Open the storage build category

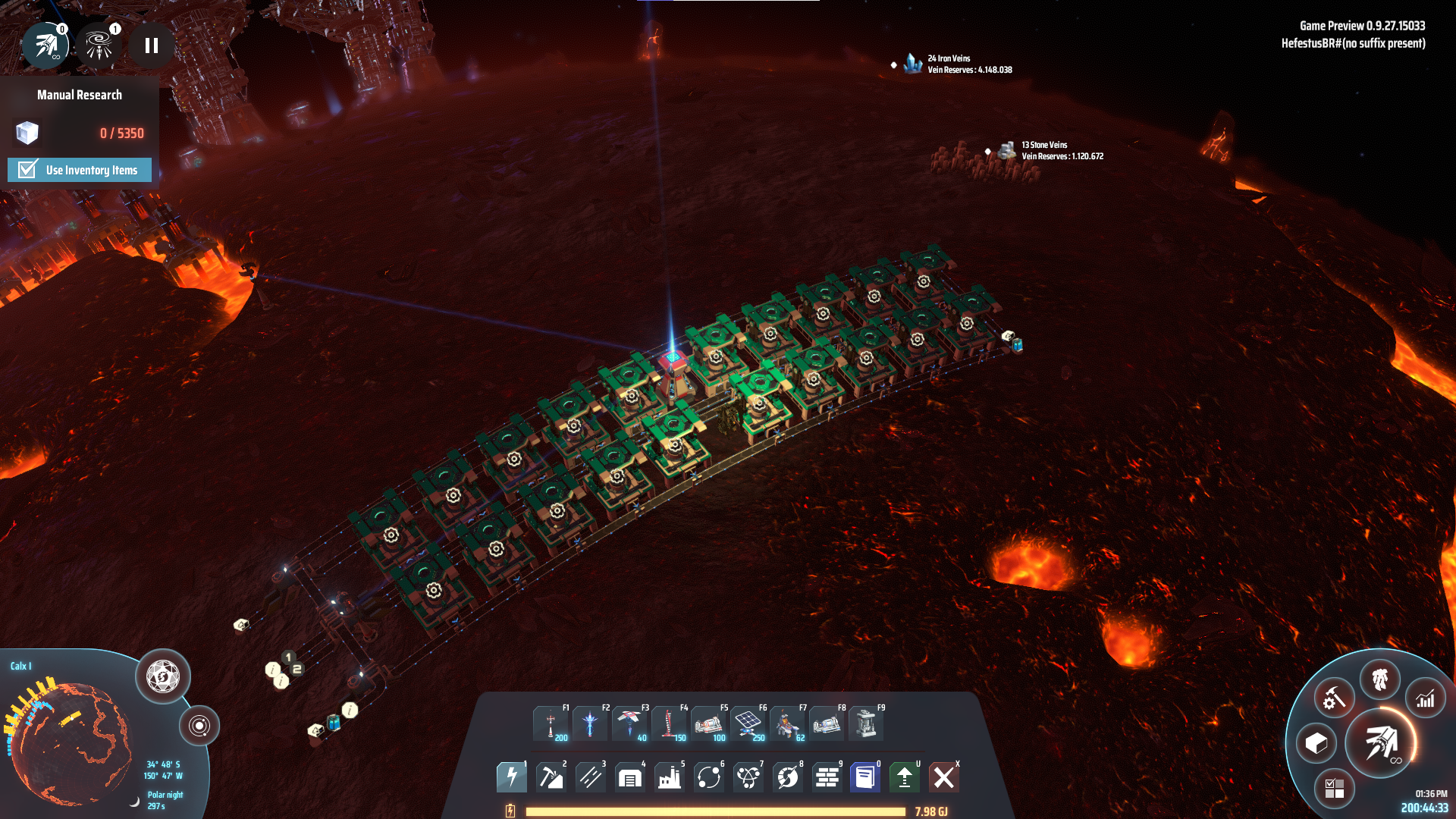(x=630, y=777)
